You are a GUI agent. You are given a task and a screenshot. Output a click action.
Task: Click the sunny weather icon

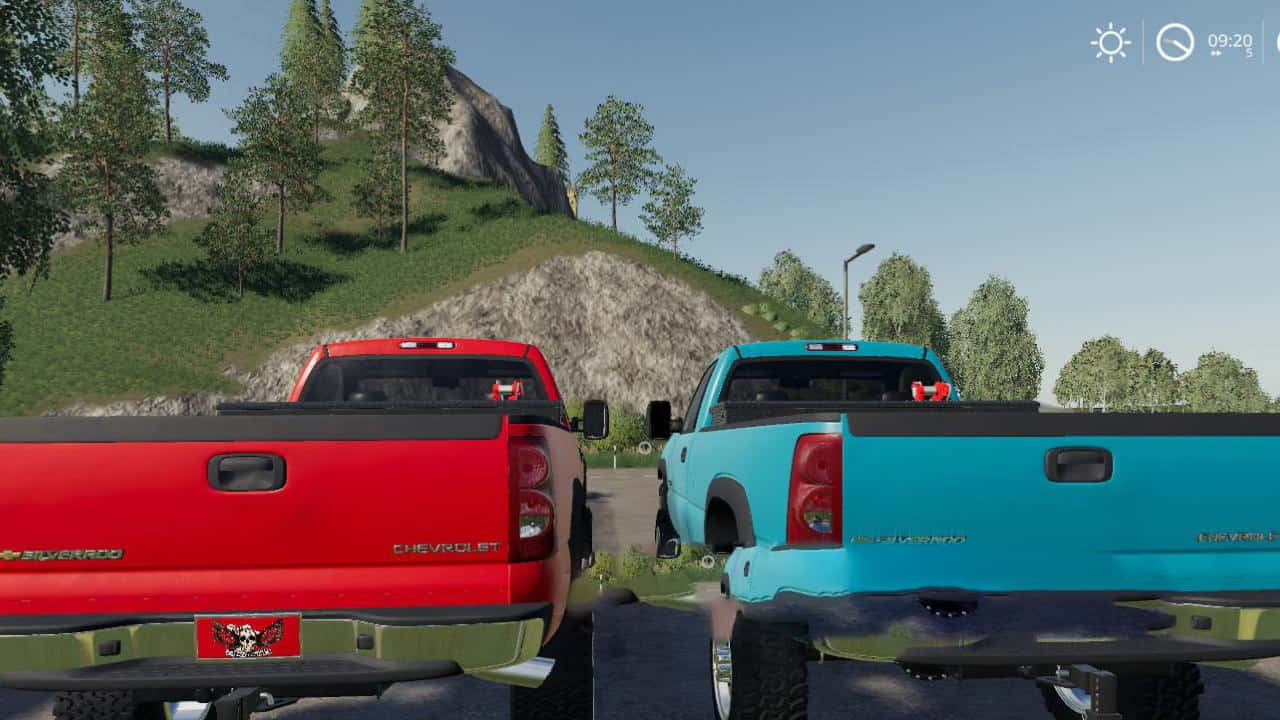coord(1110,43)
